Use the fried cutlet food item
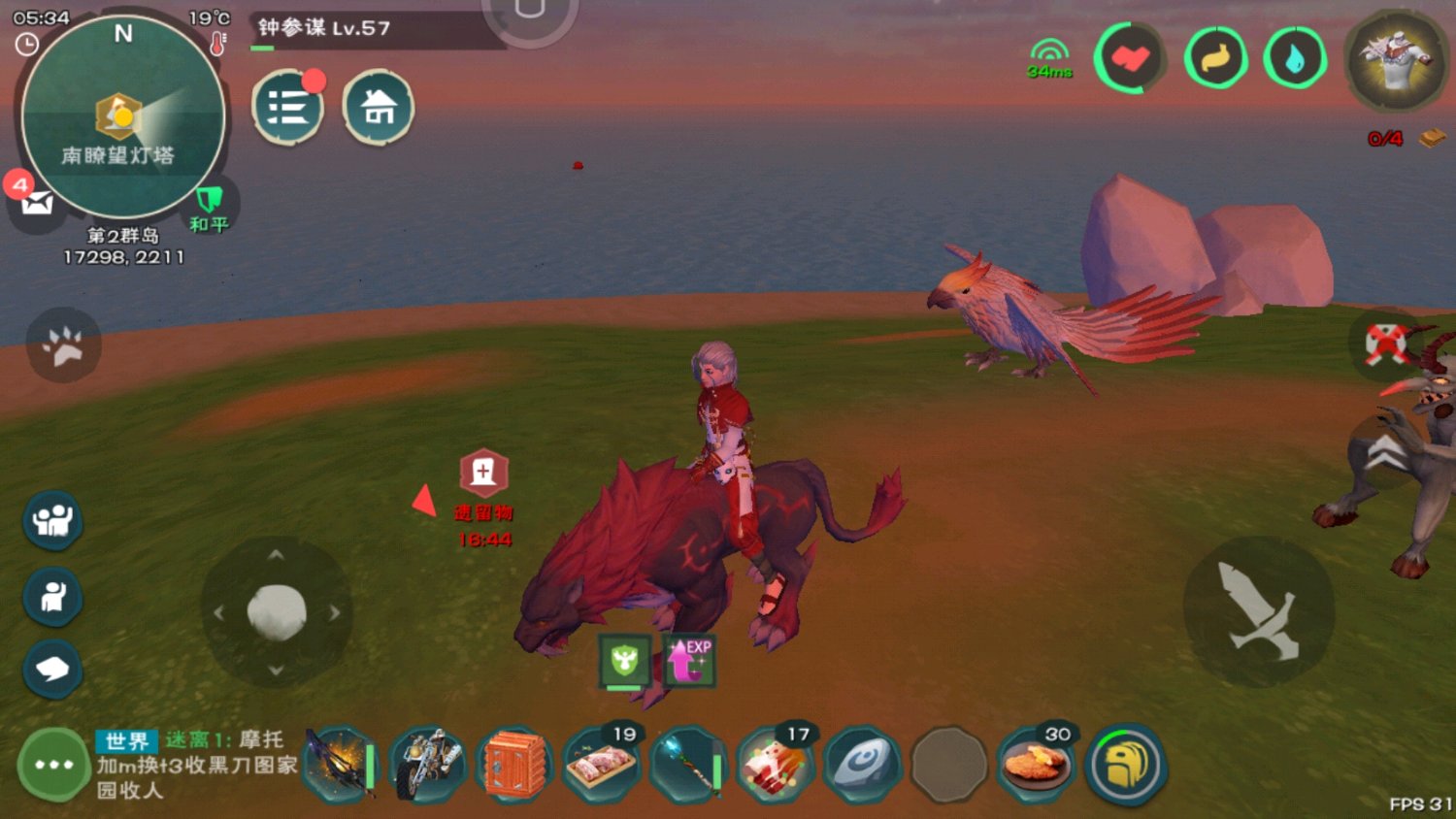Image resolution: width=1456 pixels, height=819 pixels. click(x=1036, y=765)
